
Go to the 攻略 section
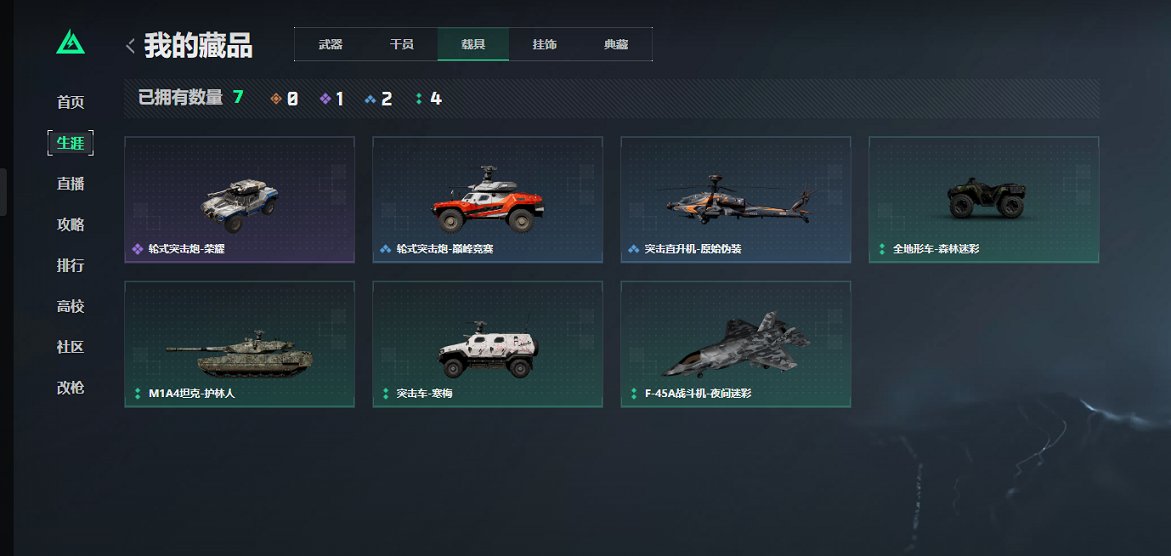pyautogui.click(x=70, y=225)
